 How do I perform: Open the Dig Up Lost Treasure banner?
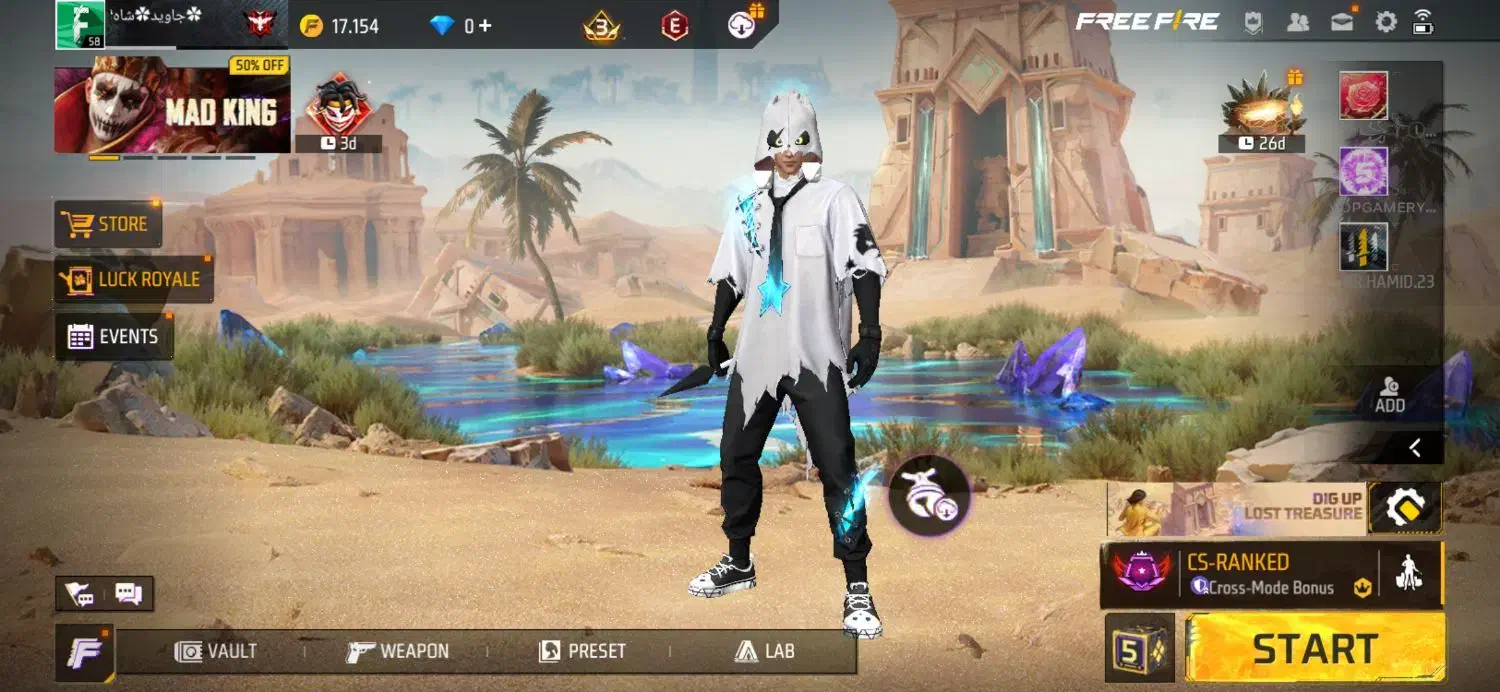coord(1237,508)
